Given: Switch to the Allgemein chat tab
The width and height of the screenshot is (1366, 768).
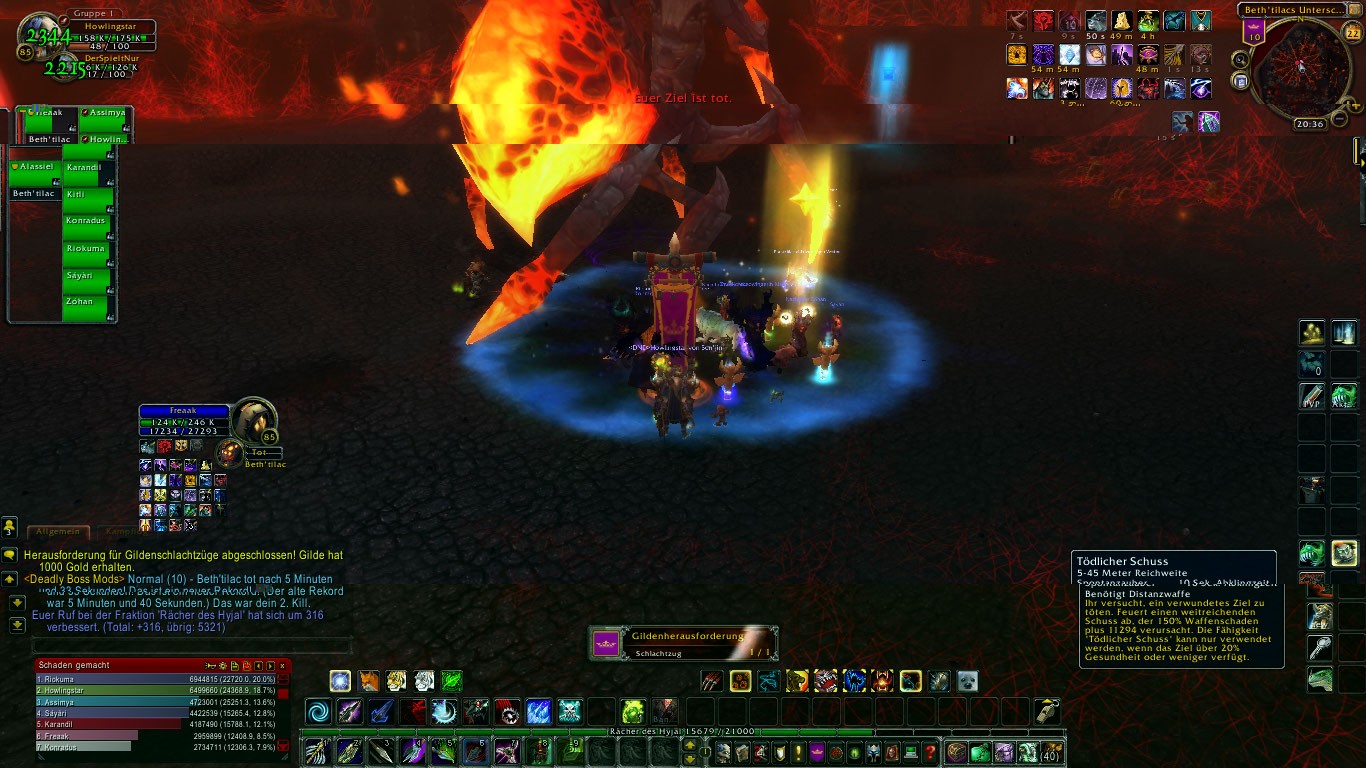Looking at the screenshot, I should tap(57, 532).
